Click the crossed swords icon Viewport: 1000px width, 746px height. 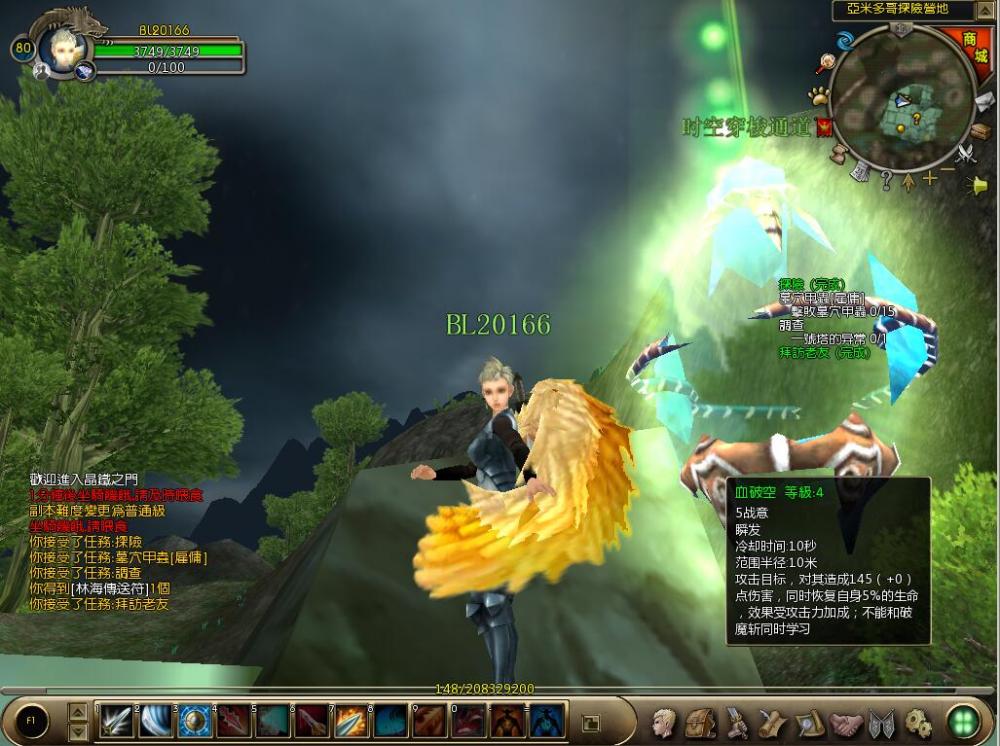pos(966,152)
